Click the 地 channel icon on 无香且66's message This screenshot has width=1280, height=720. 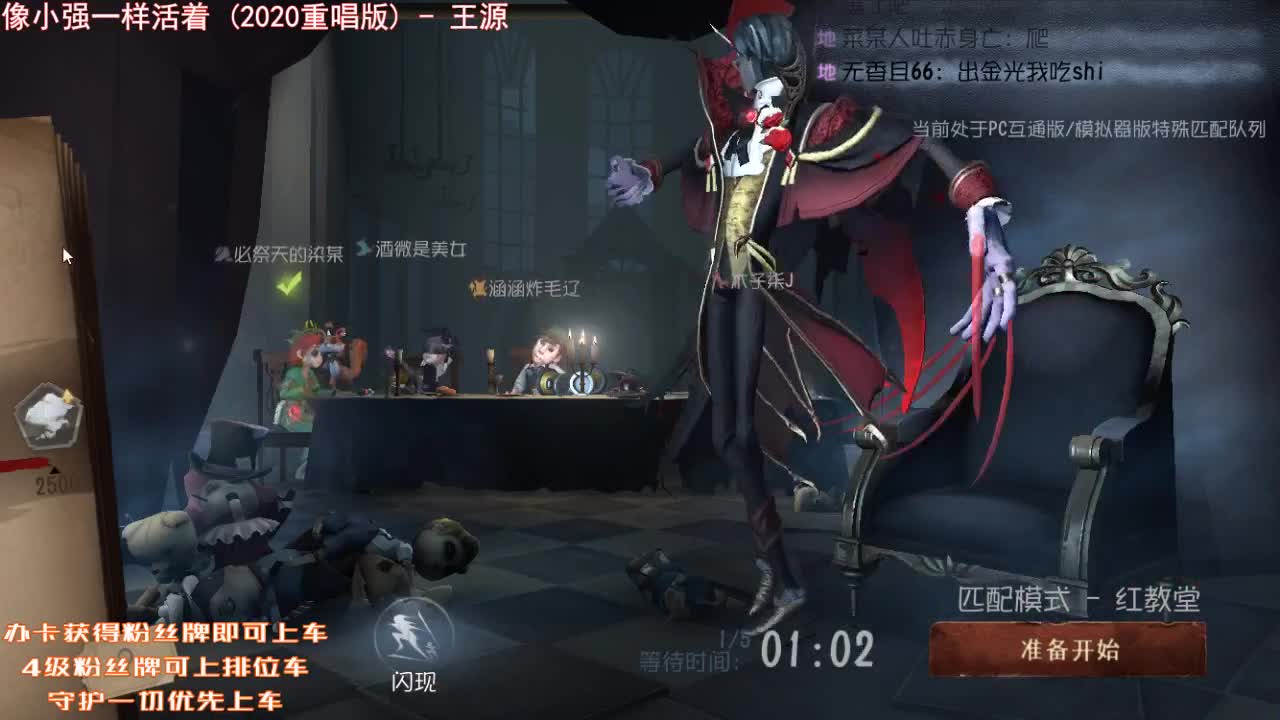coord(826,71)
